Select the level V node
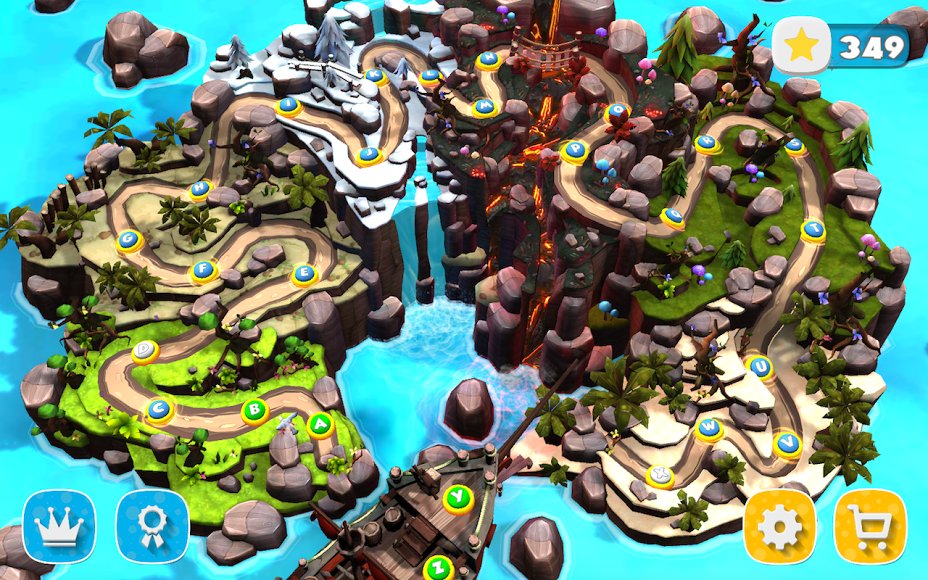The image size is (928, 580). [x=787, y=440]
